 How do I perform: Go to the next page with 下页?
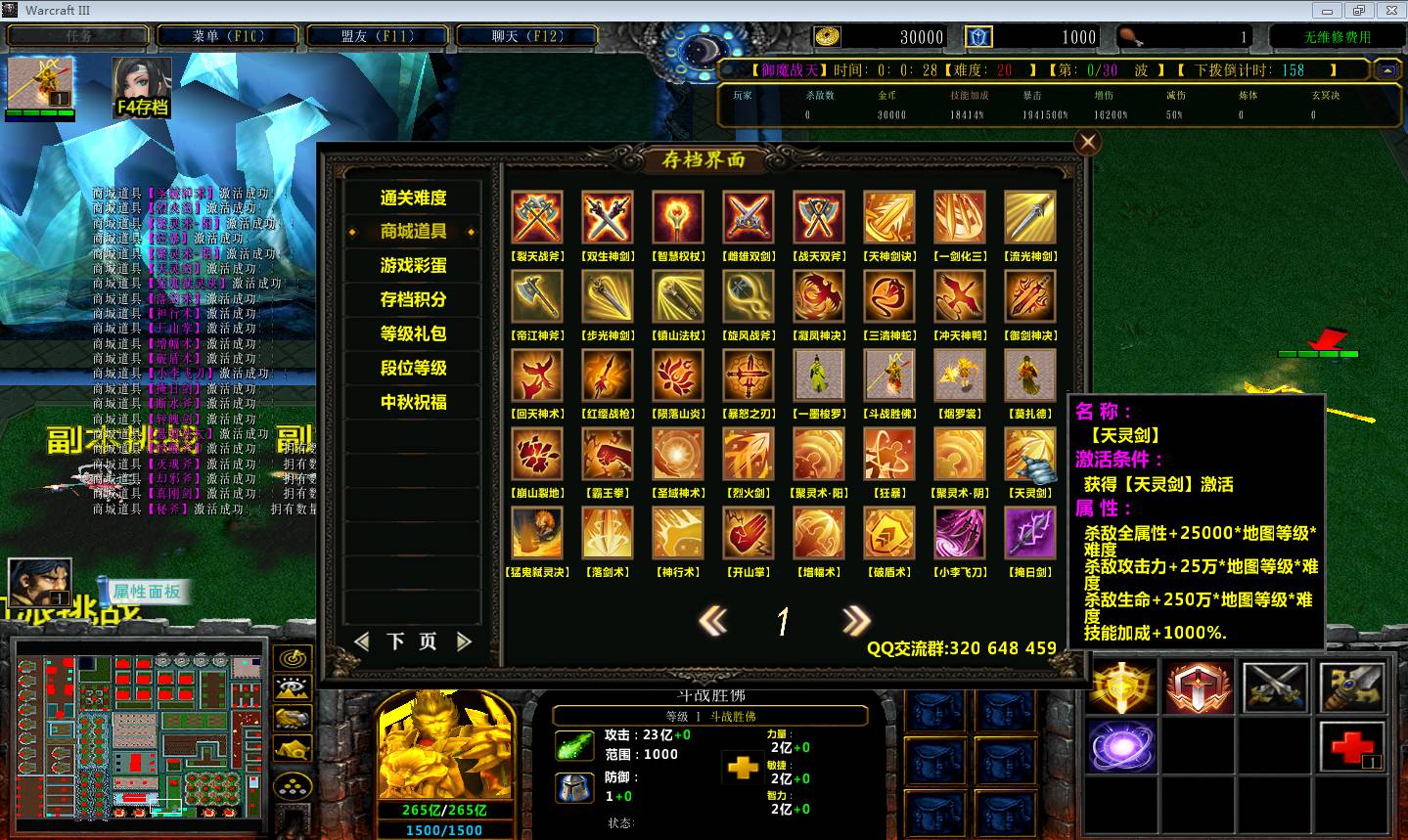click(x=412, y=641)
